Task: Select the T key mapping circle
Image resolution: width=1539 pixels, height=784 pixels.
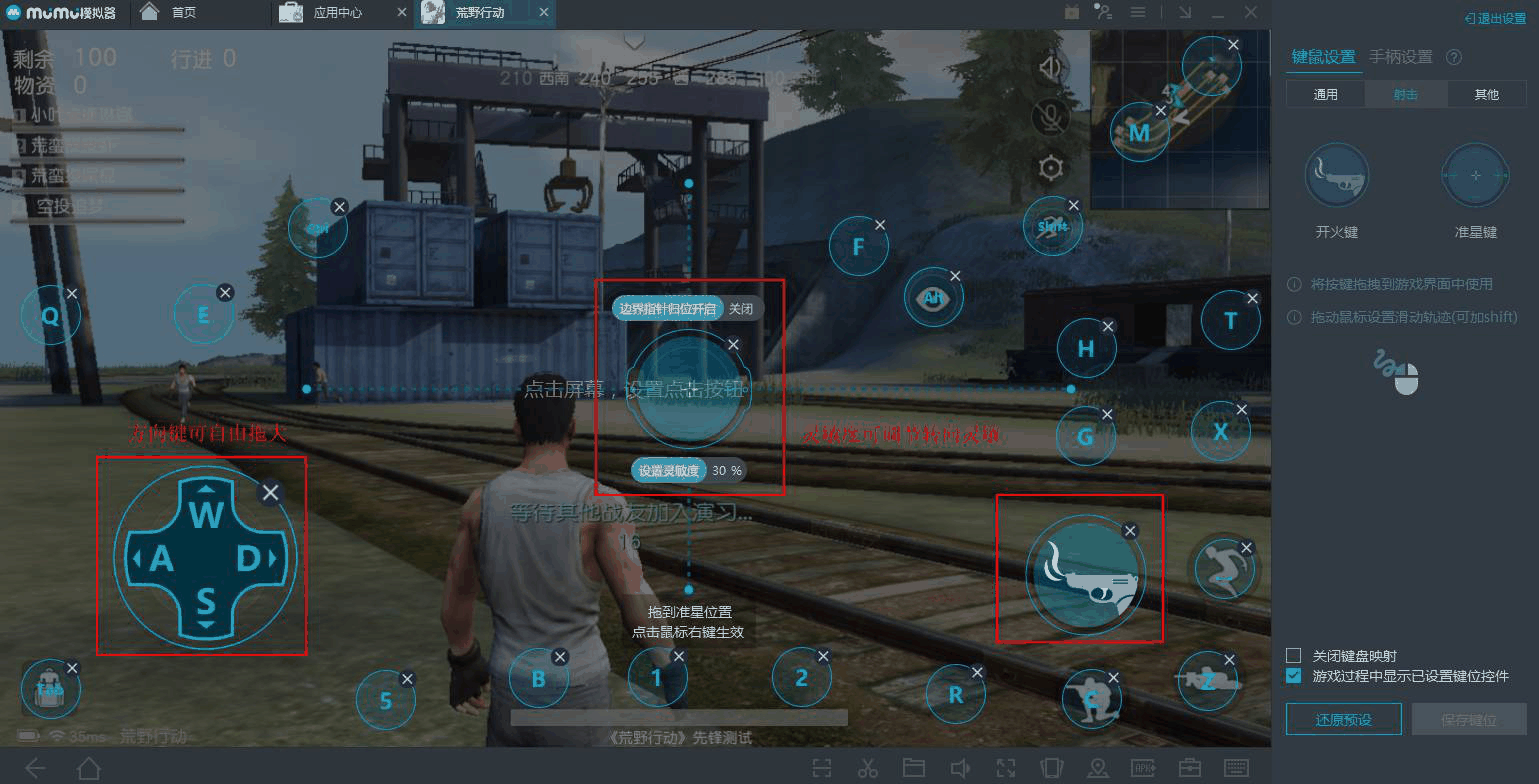Action: coord(1230,320)
